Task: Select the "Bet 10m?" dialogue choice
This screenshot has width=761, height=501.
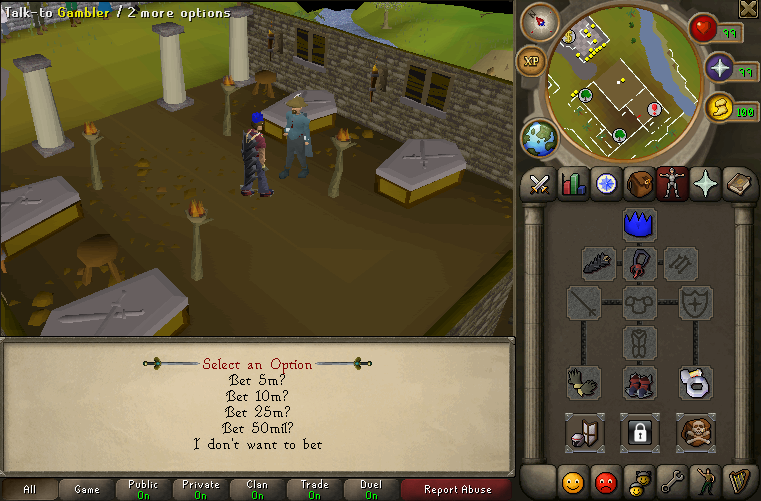Action: tap(258, 396)
